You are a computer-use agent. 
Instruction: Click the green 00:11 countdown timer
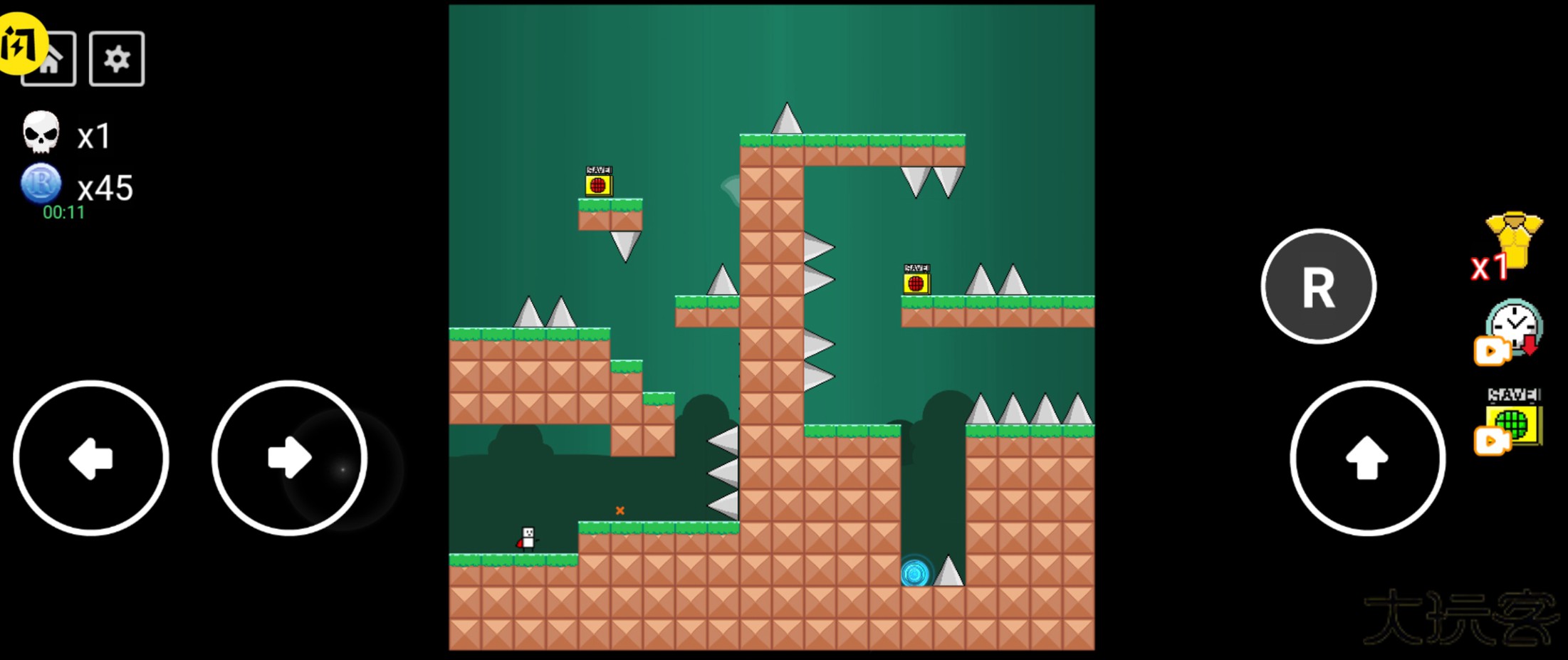tap(63, 211)
